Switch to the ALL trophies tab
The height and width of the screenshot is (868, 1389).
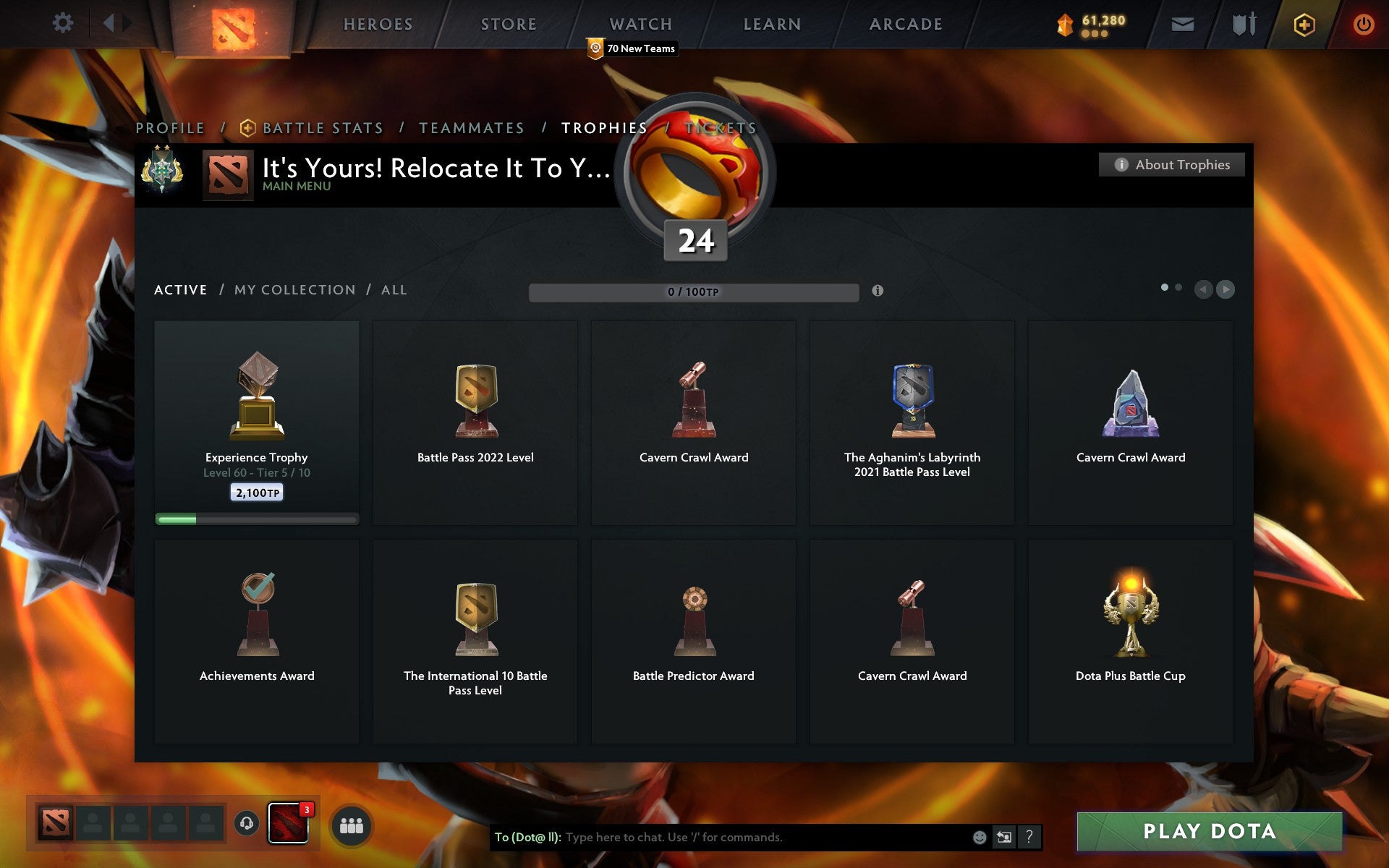[x=394, y=289]
